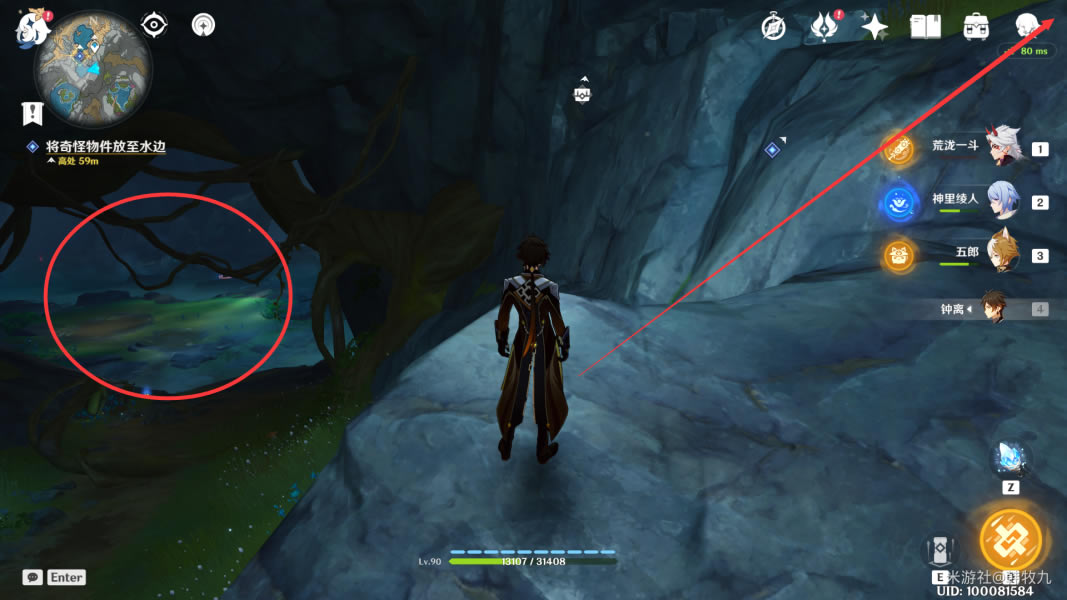
Task: Open the Wish star icon
Action: (875, 27)
